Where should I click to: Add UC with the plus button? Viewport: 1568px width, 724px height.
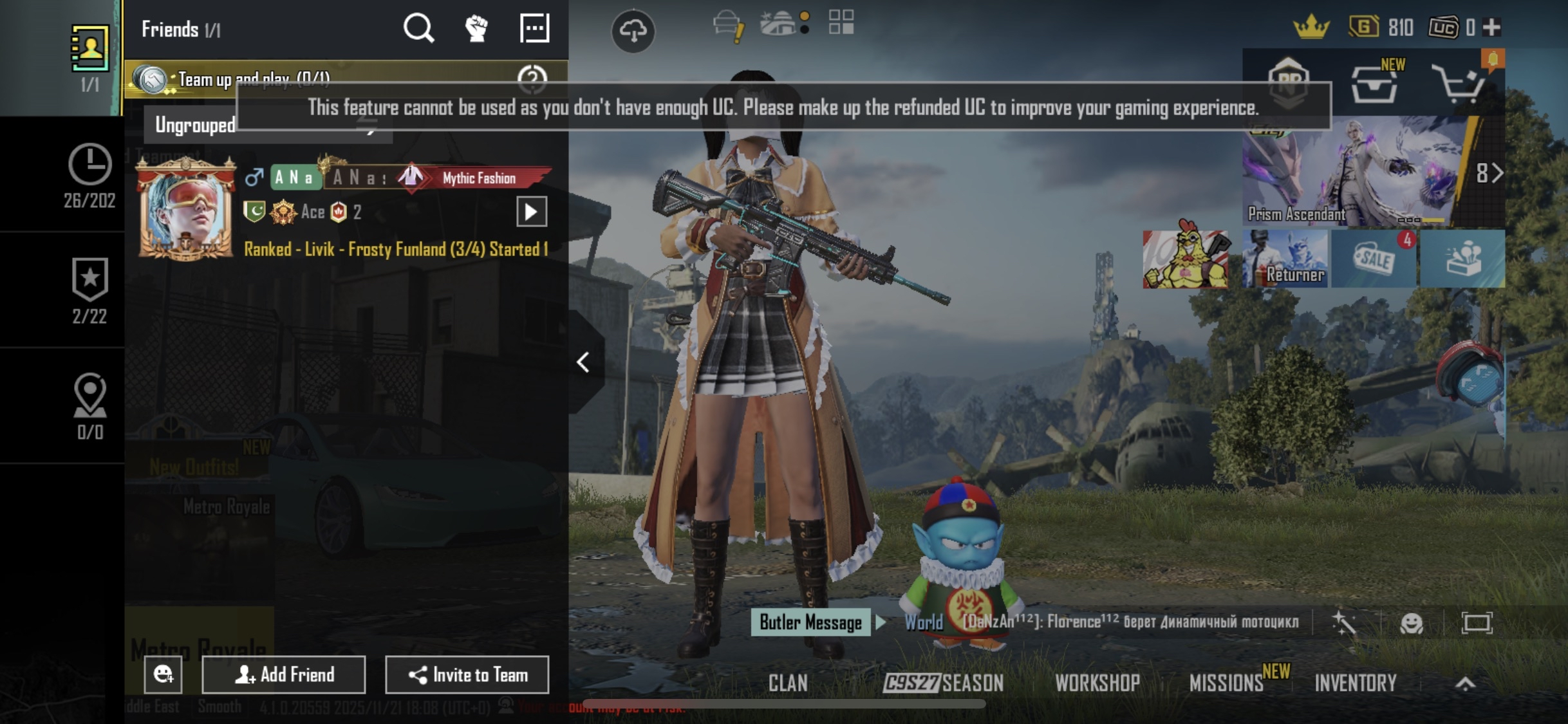tap(1491, 28)
